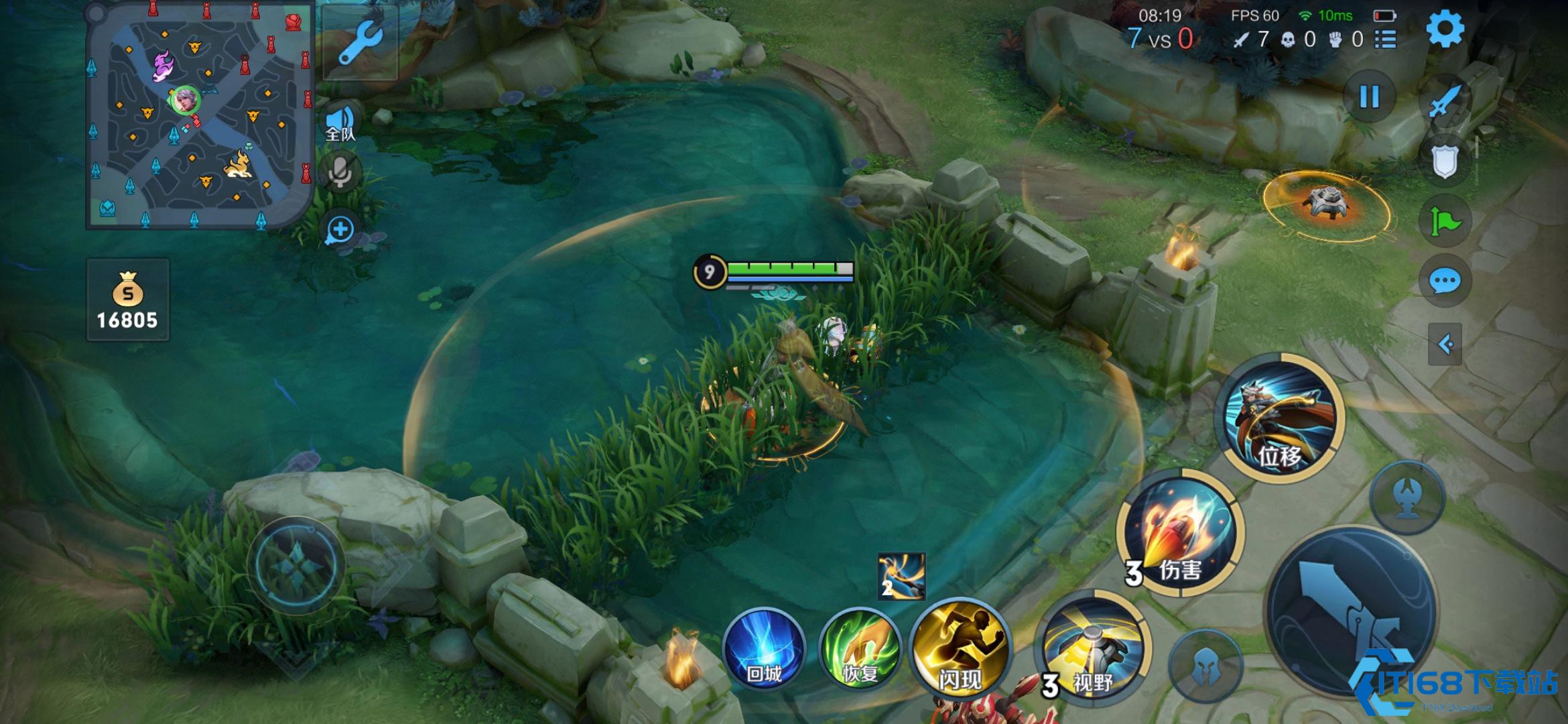Collapse the side panel arrow
The image size is (1568, 724).
pos(1445,345)
